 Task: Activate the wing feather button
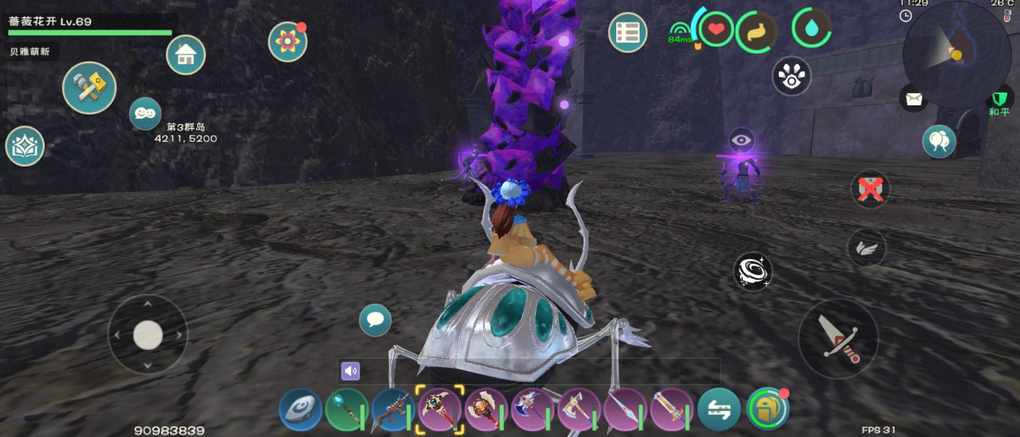tap(865, 247)
